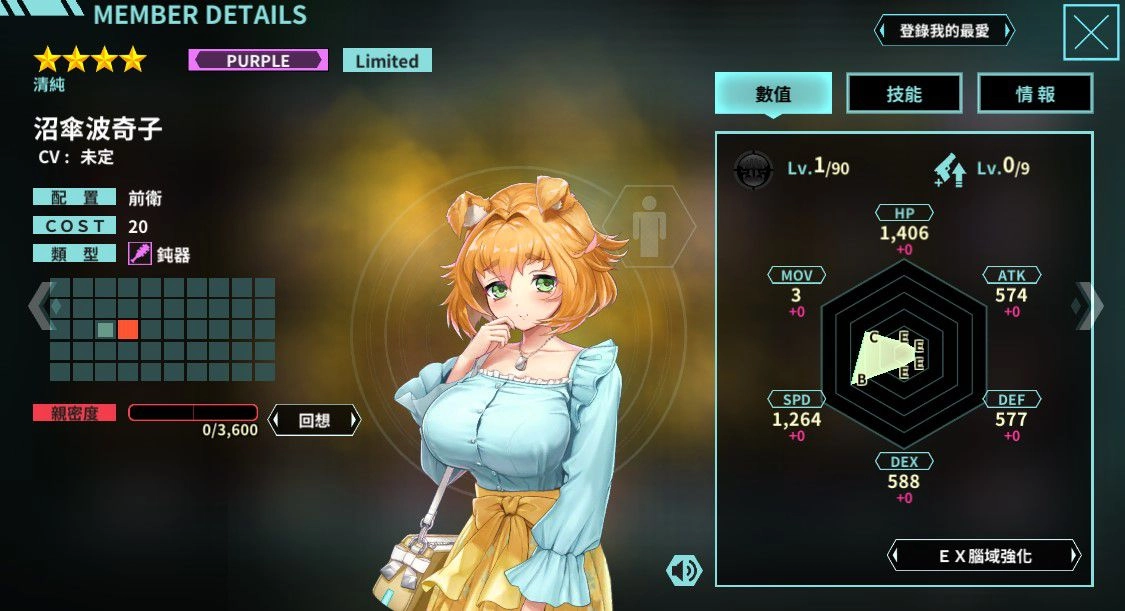Image resolution: width=1125 pixels, height=611 pixels.
Task: Register character via 登錄我的最愛 button
Action: [944, 31]
